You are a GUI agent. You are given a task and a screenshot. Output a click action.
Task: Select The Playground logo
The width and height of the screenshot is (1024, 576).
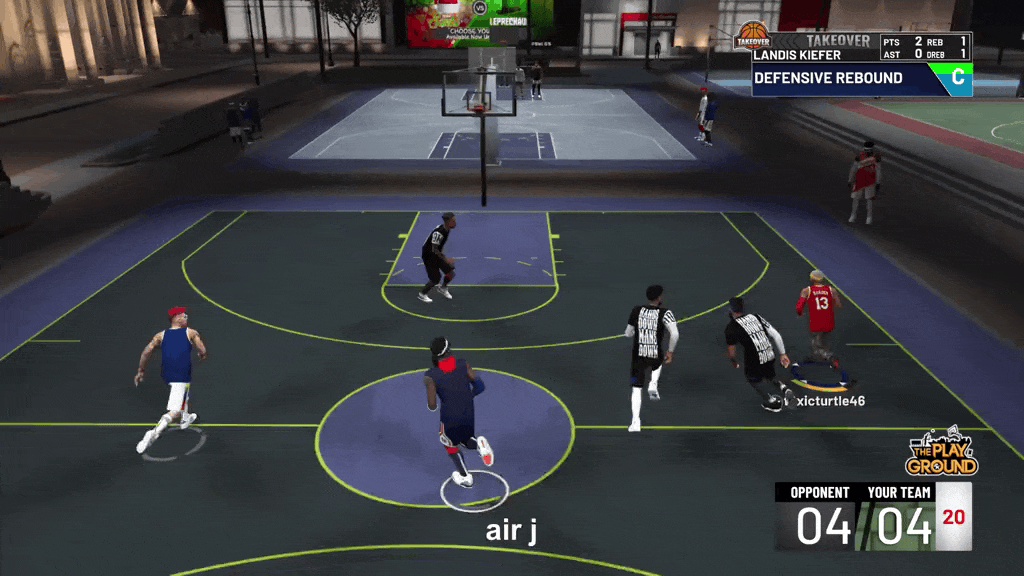(x=941, y=455)
